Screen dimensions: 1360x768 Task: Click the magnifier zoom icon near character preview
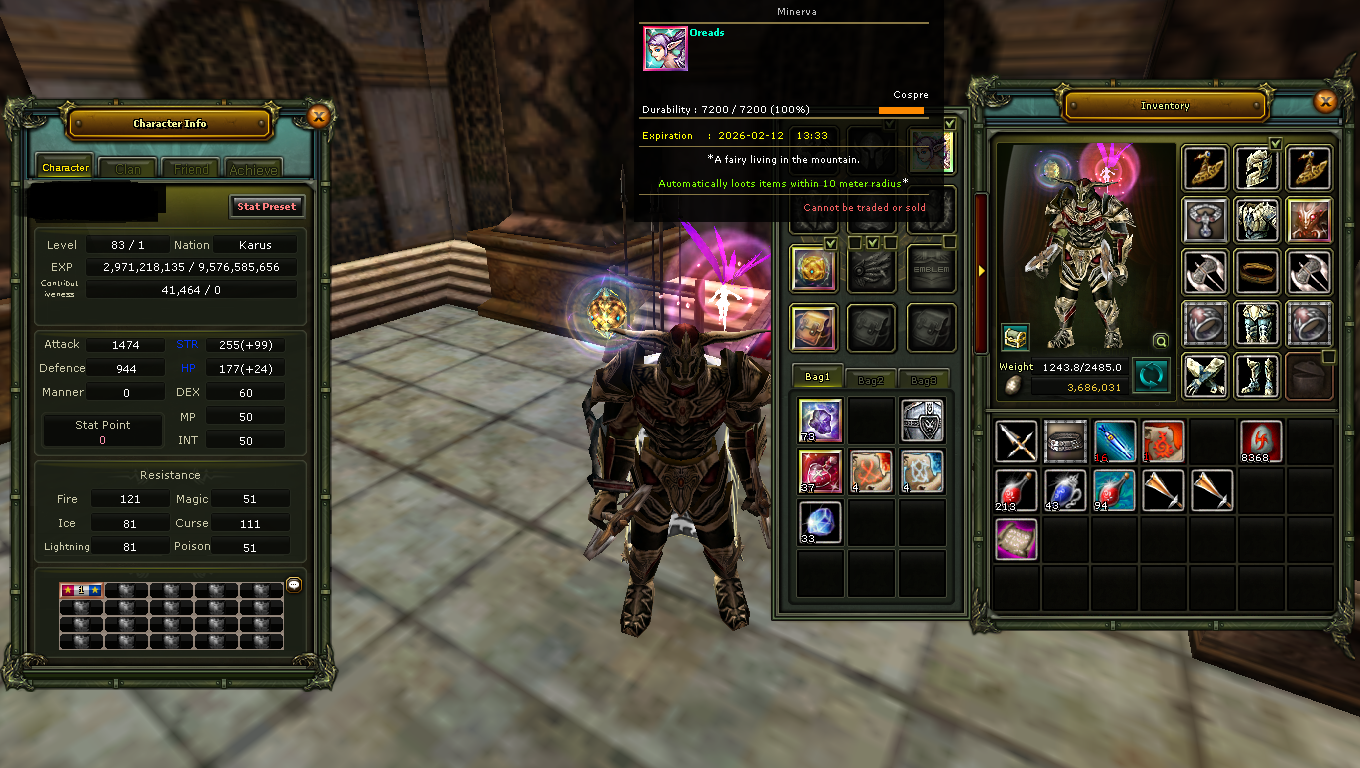pos(1160,341)
